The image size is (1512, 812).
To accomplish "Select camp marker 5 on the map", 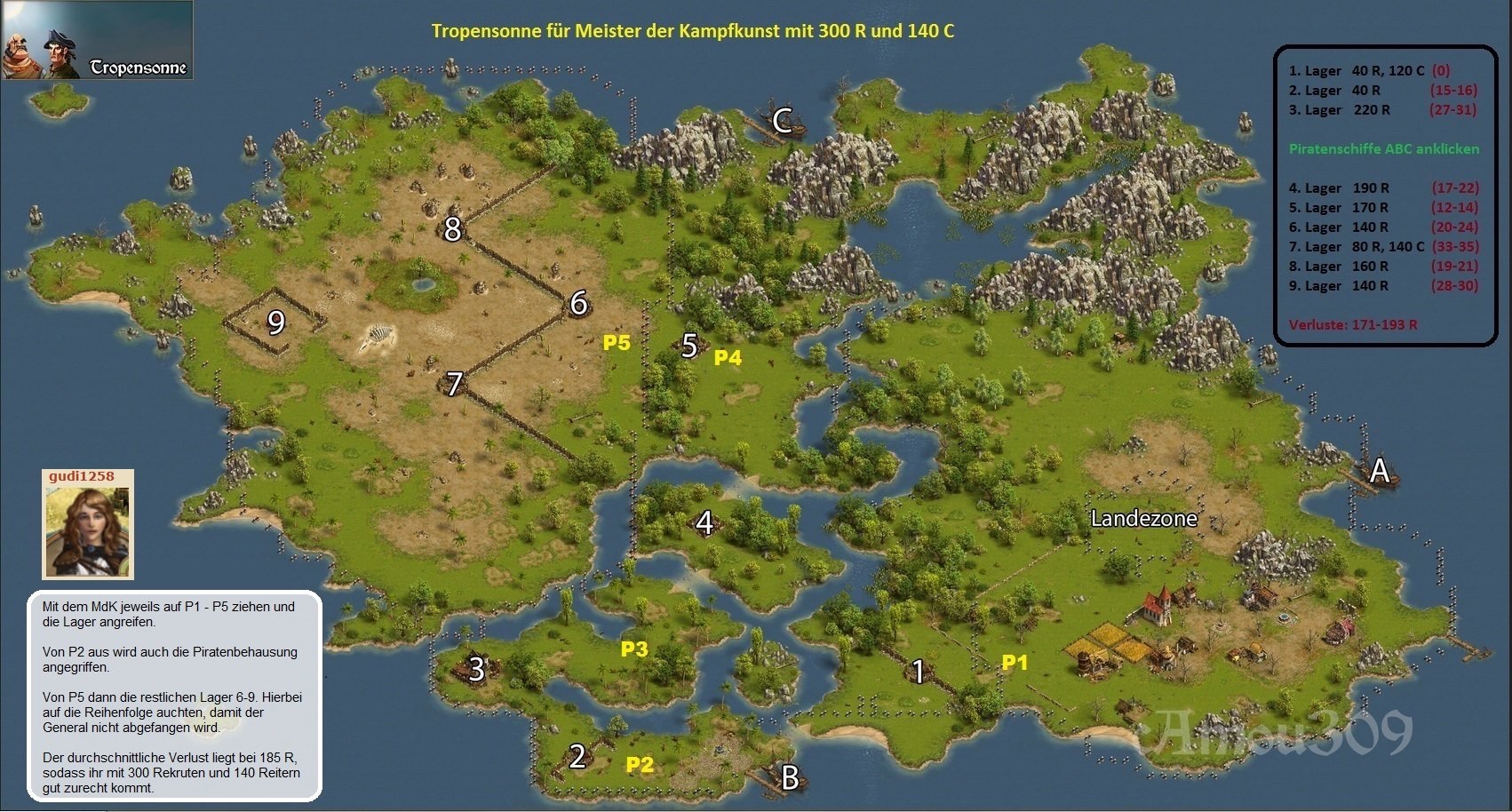I will coord(689,346).
